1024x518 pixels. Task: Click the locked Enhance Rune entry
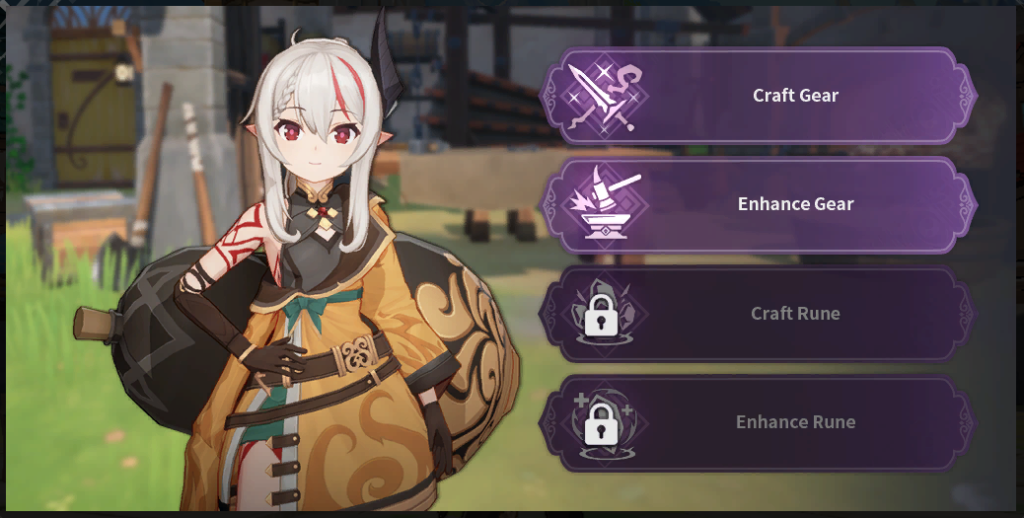757,422
